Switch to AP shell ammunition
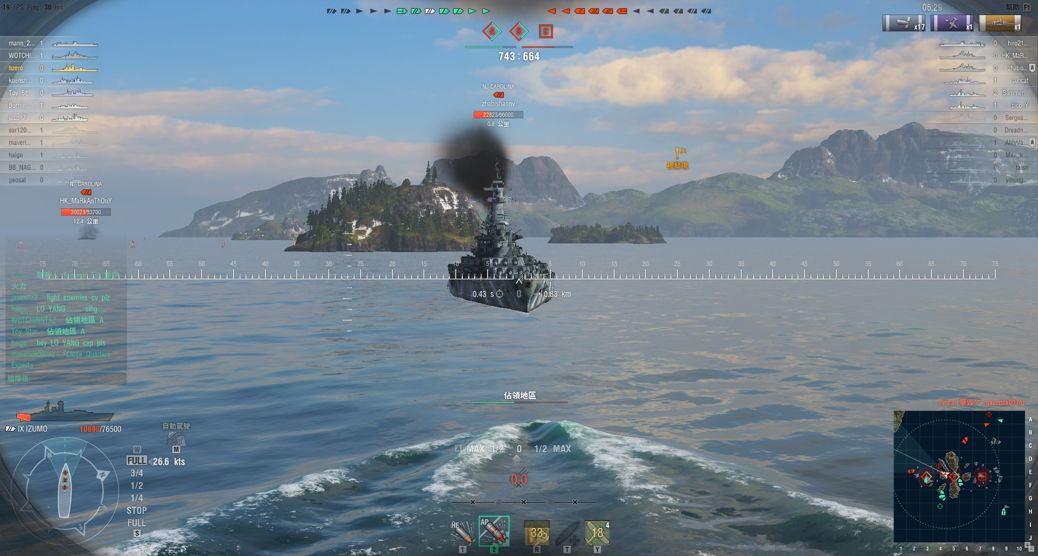This screenshot has width=1038, height=556. pos(494,531)
